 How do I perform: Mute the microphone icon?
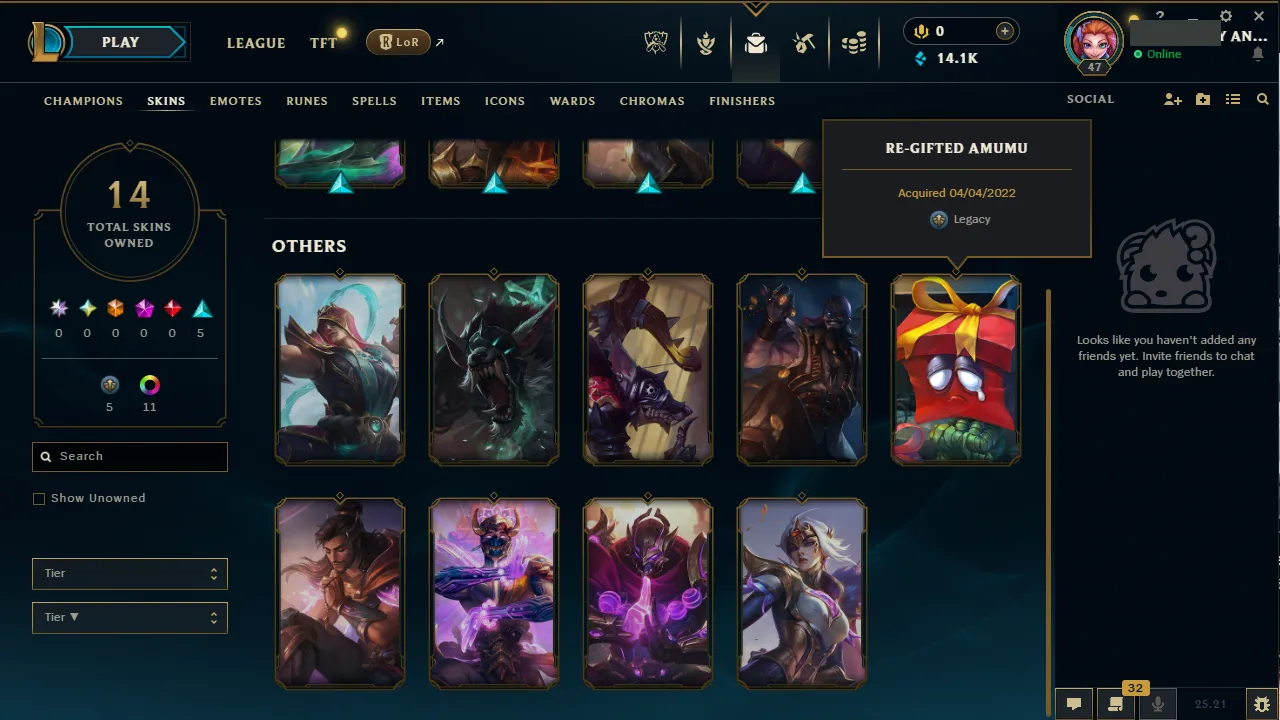click(x=1157, y=703)
